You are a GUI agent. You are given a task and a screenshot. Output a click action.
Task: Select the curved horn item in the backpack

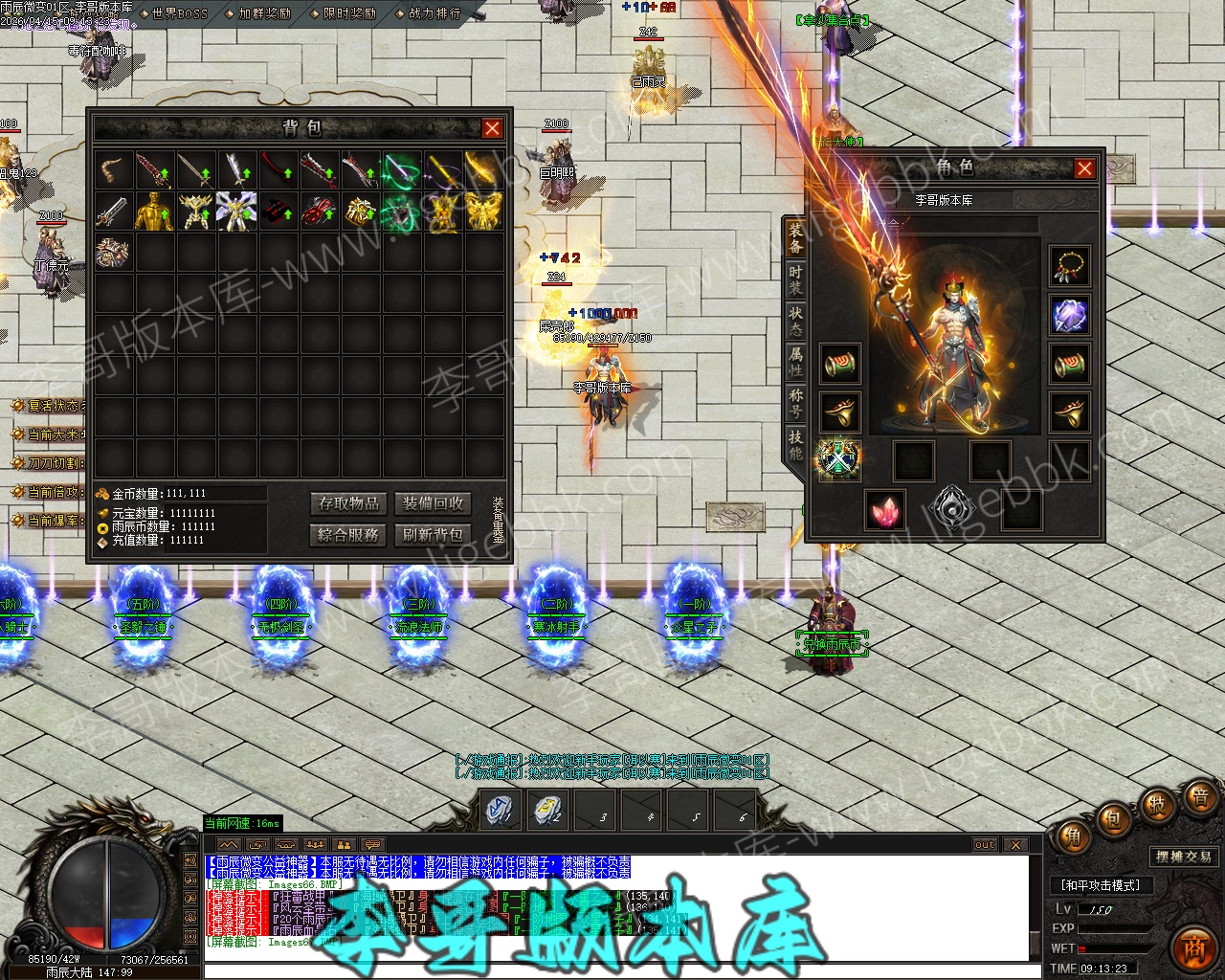114,170
